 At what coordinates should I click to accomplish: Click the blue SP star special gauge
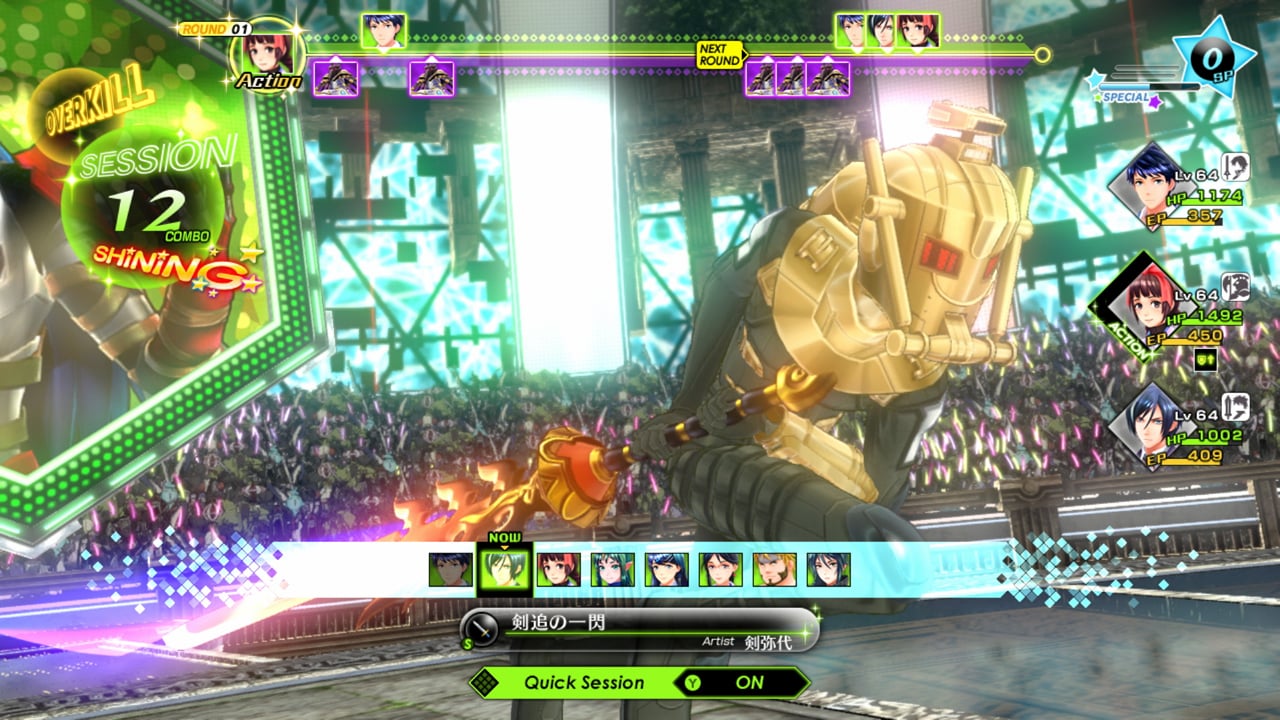[1215, 57]
